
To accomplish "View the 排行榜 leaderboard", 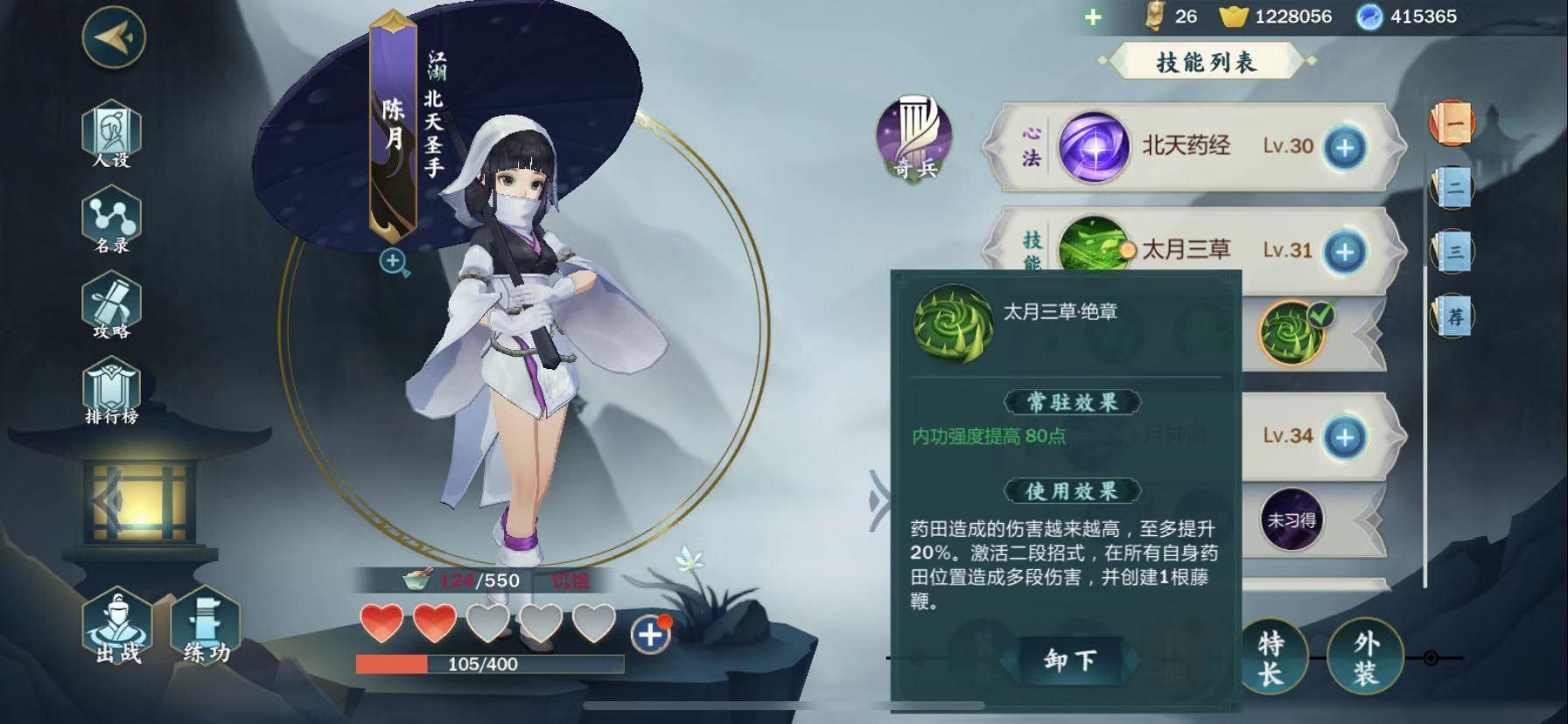I will coord(111,393).
